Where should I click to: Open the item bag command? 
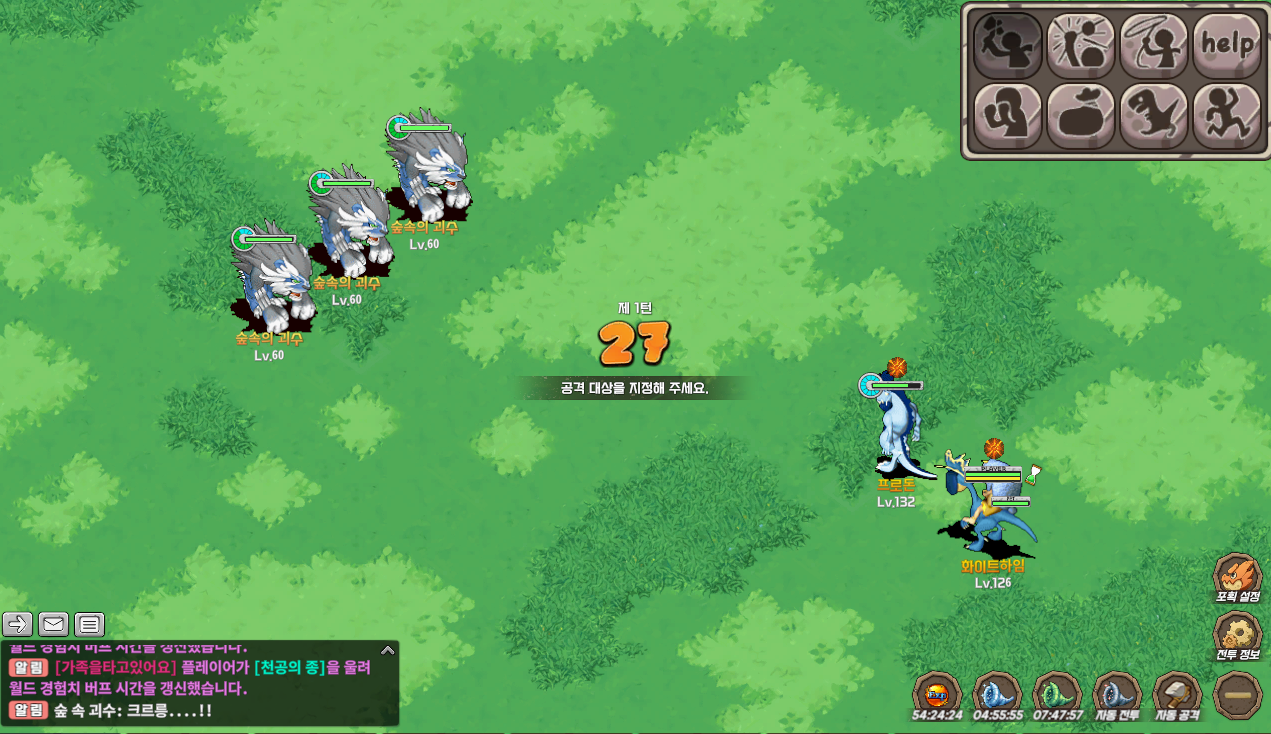(x=1081, y=116)
